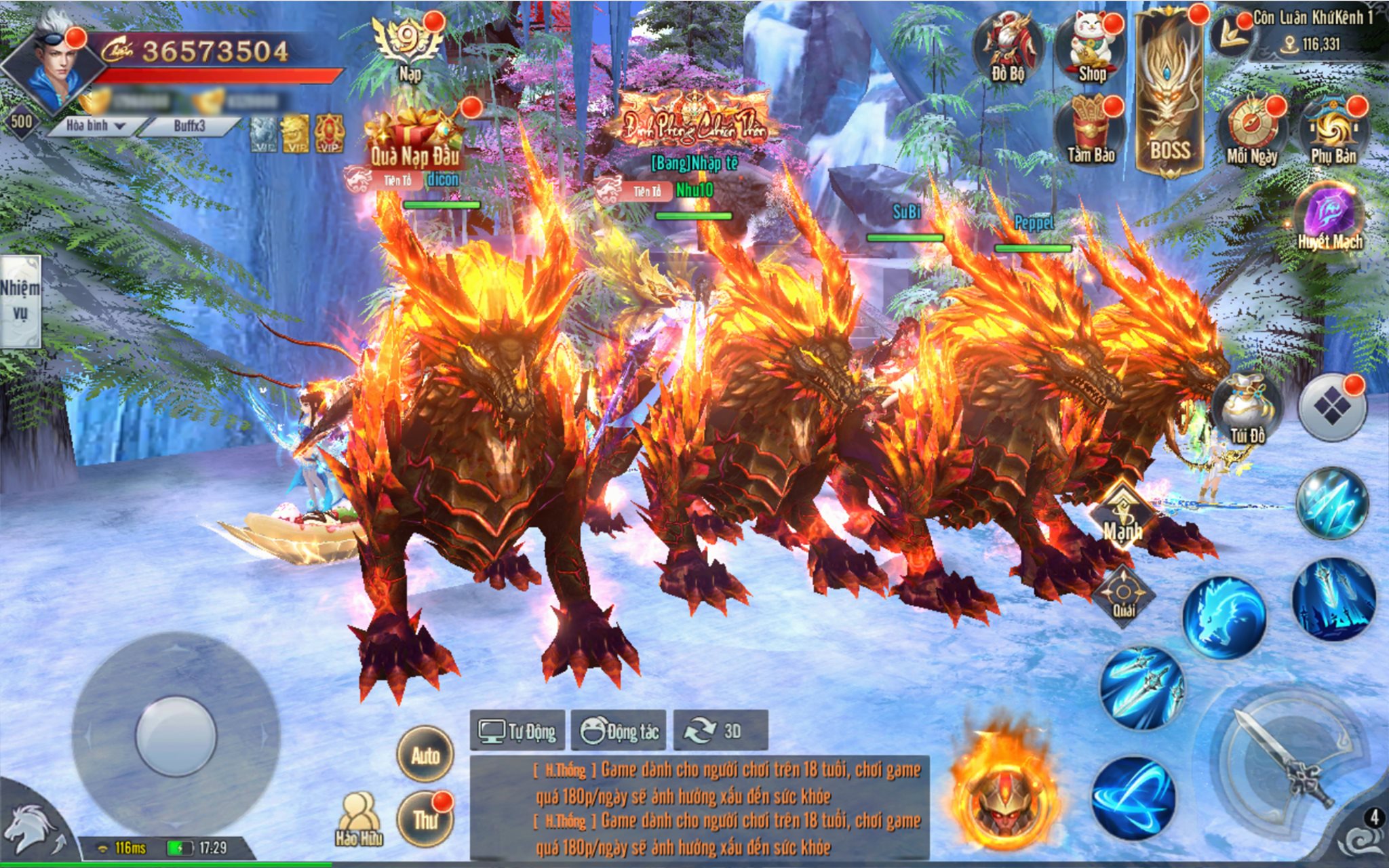
Task: Open the Hòa bình combat mode dropdown
Action: pyautogui.click(x=96, y=125)
